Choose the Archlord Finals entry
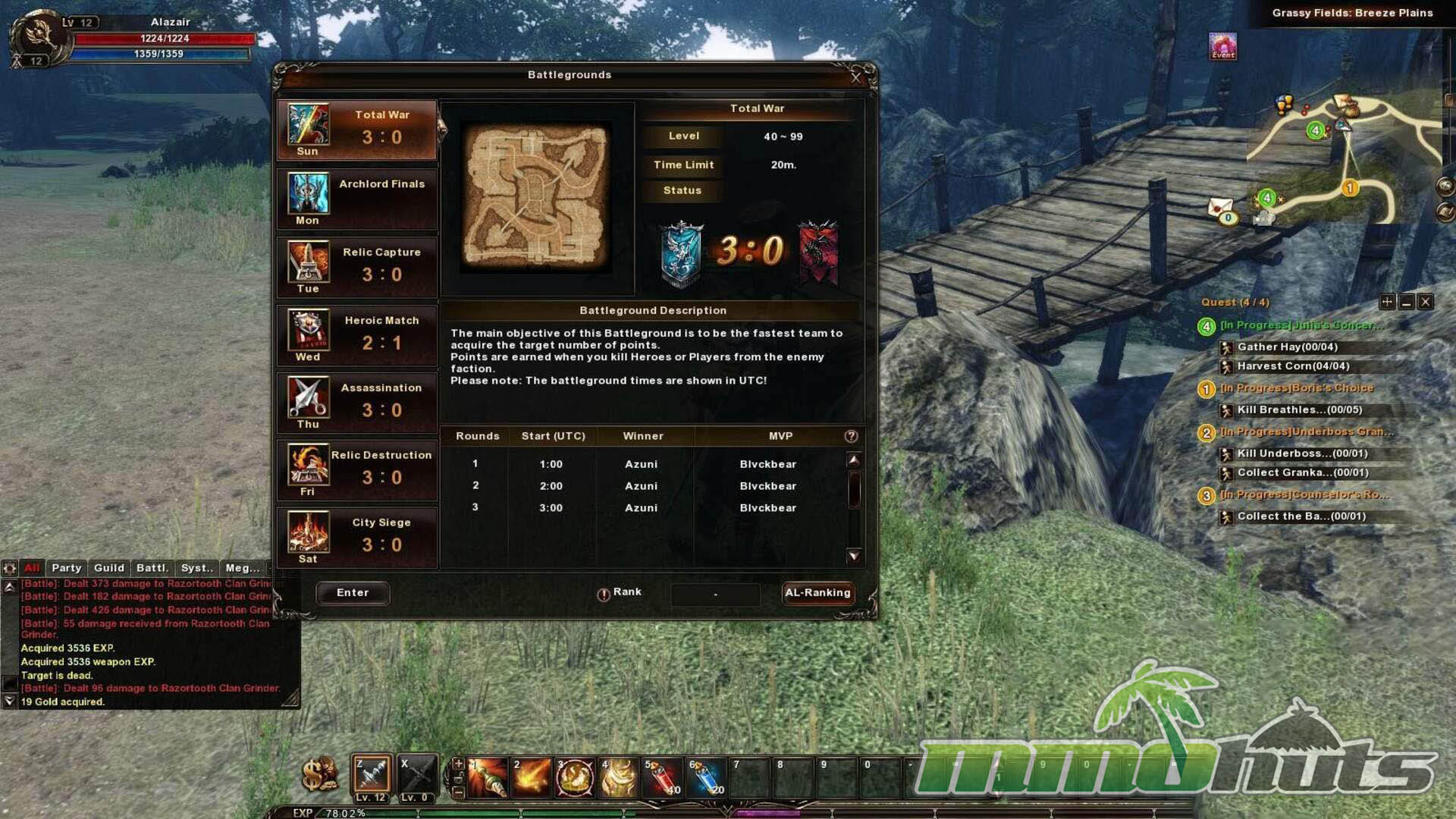This screenshot has width=1456, height=819. pyautogui.click(x=357, y=198)
